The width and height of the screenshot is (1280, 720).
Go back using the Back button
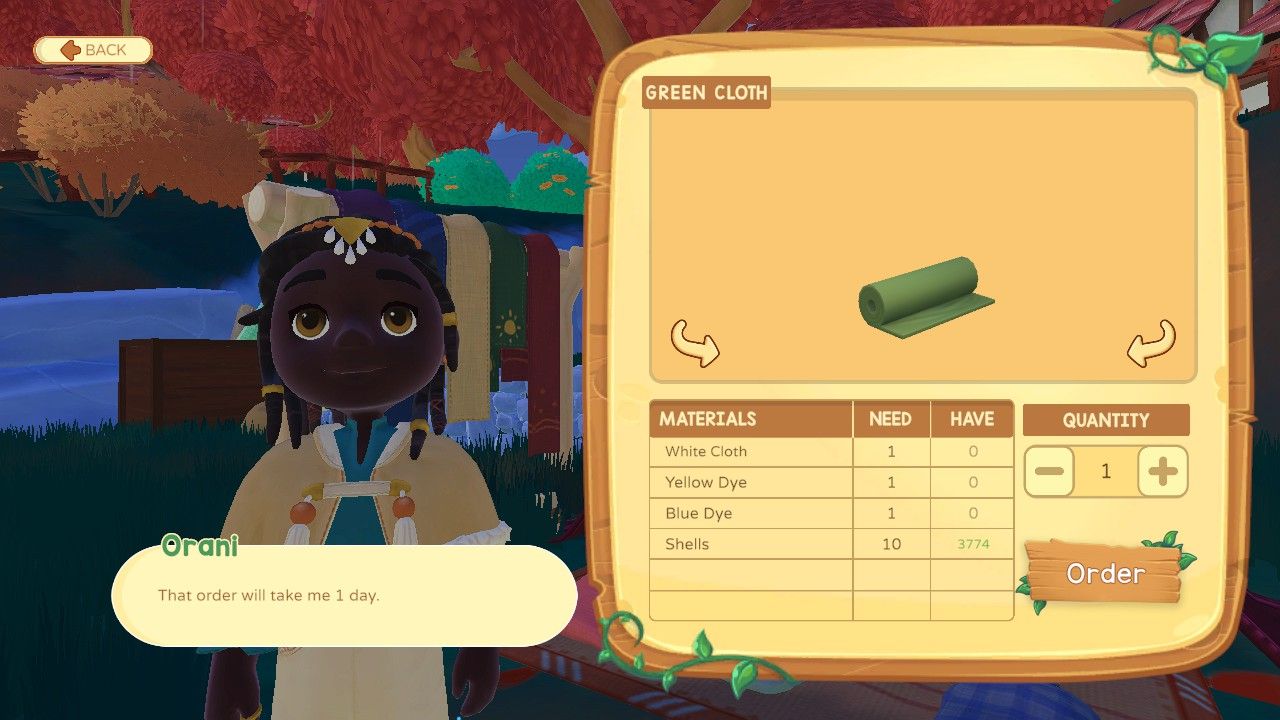point(93,50)
